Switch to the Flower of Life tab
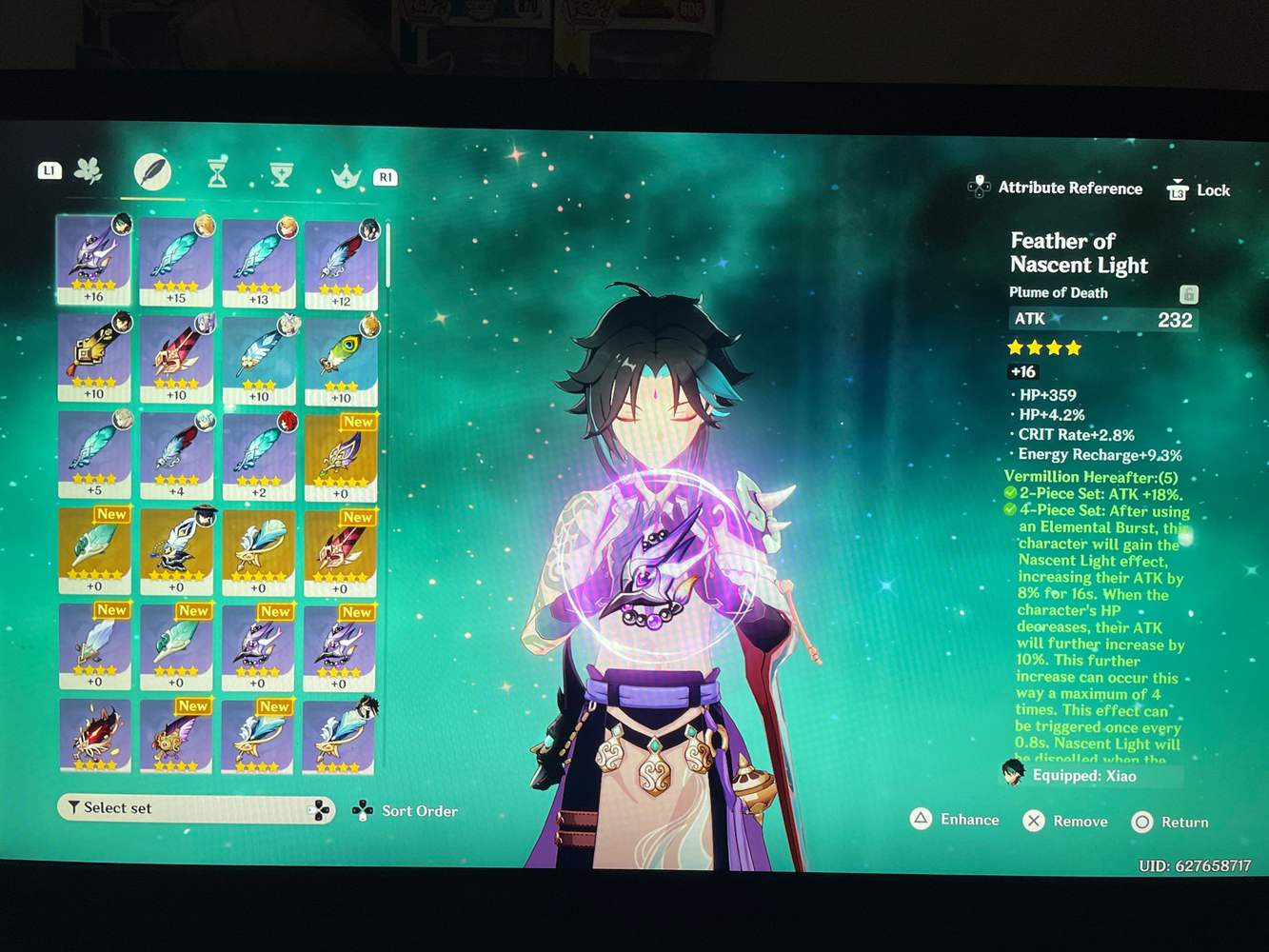This screenshot has width=1269, height=952. pyautogui.click(x=87, y=169)
